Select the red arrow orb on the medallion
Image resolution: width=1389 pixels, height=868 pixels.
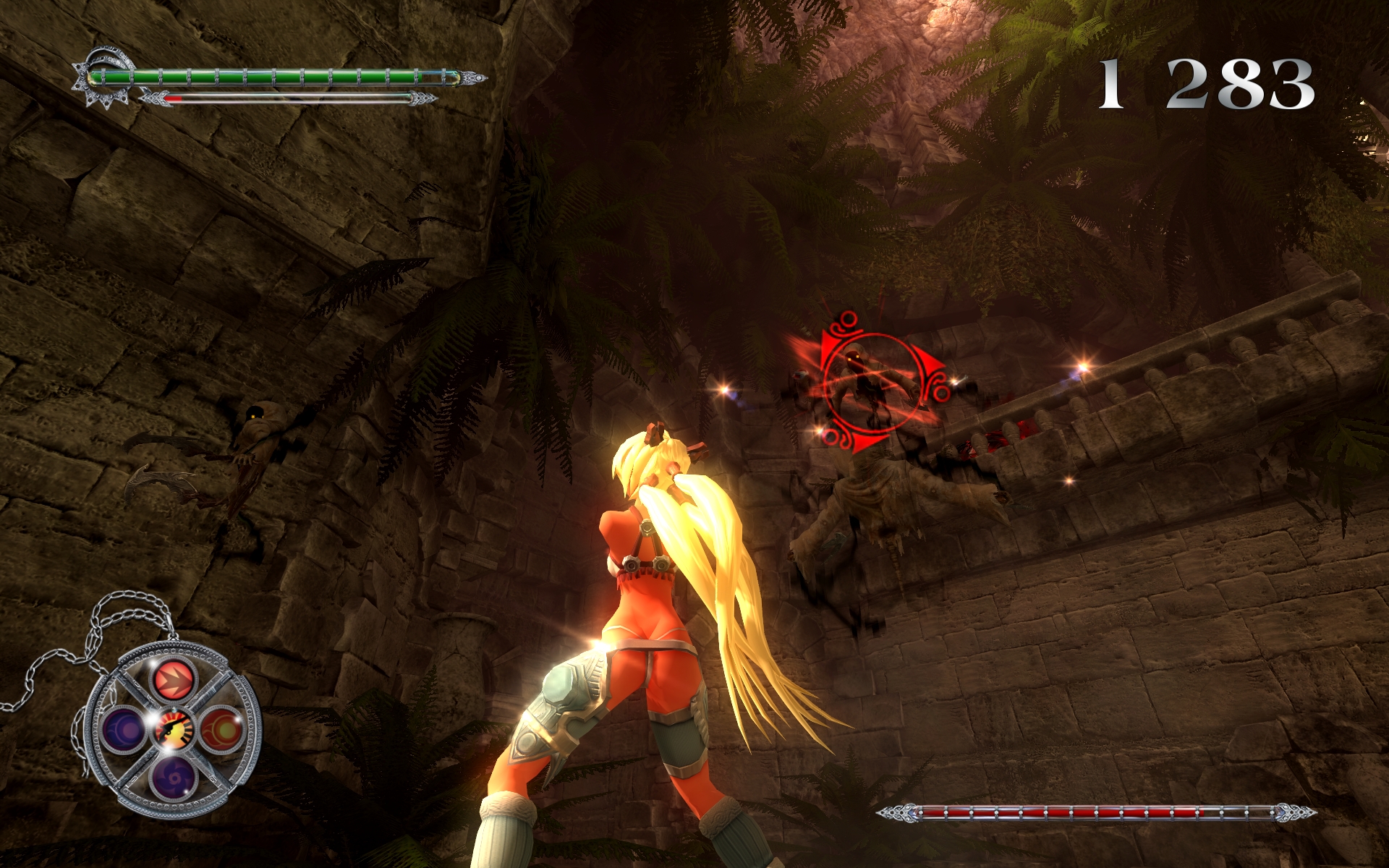click(x=174, y=680)
